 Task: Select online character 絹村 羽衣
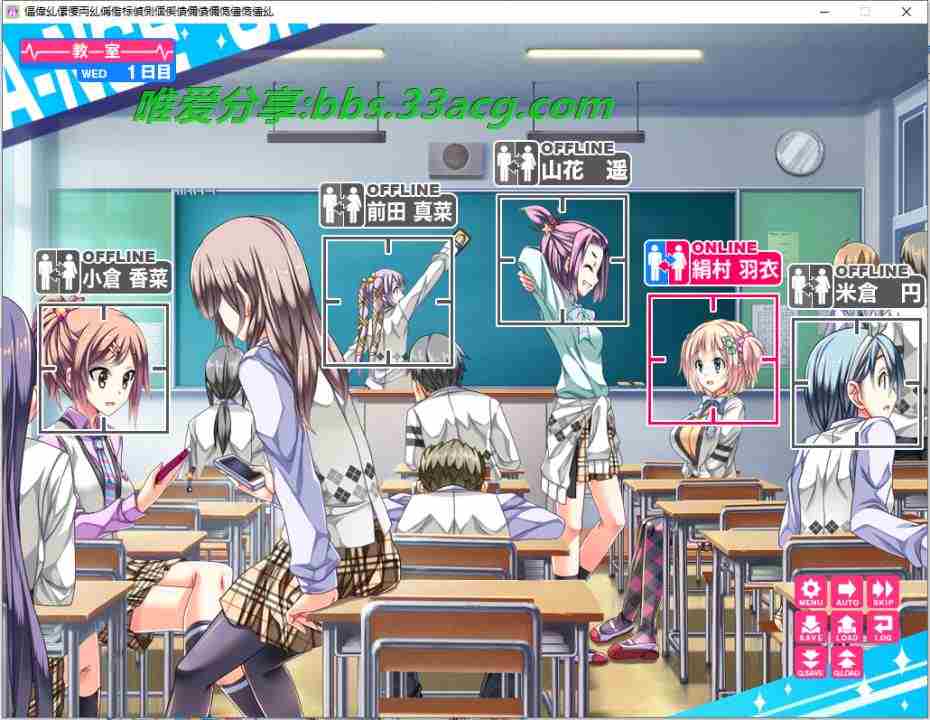tap(712, 358)
